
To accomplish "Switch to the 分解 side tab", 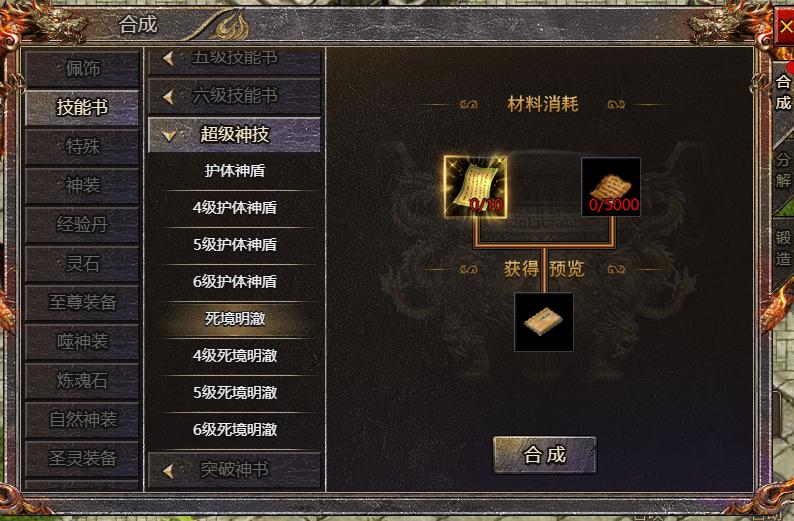I will point(783,170).
